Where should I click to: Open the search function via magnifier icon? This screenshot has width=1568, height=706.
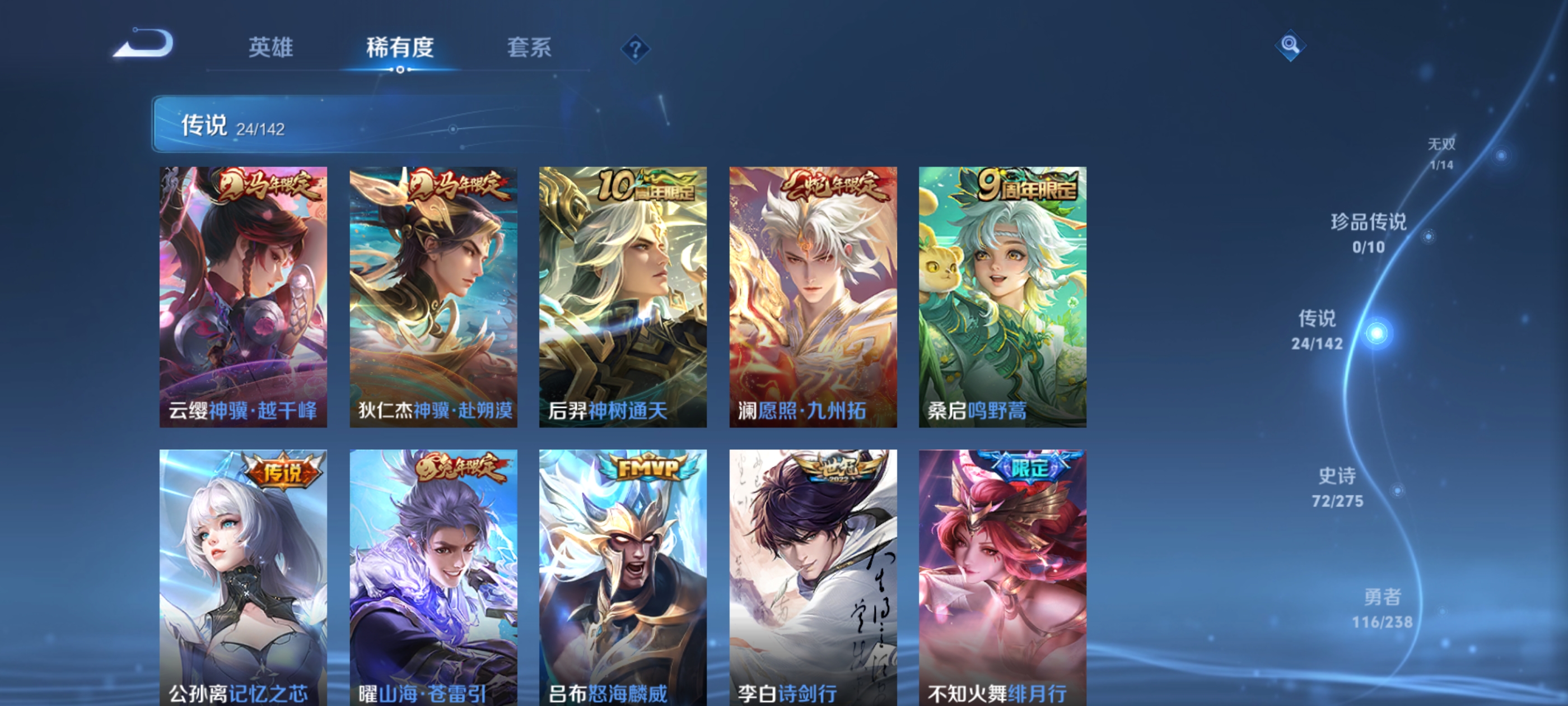click(1290, 47)
